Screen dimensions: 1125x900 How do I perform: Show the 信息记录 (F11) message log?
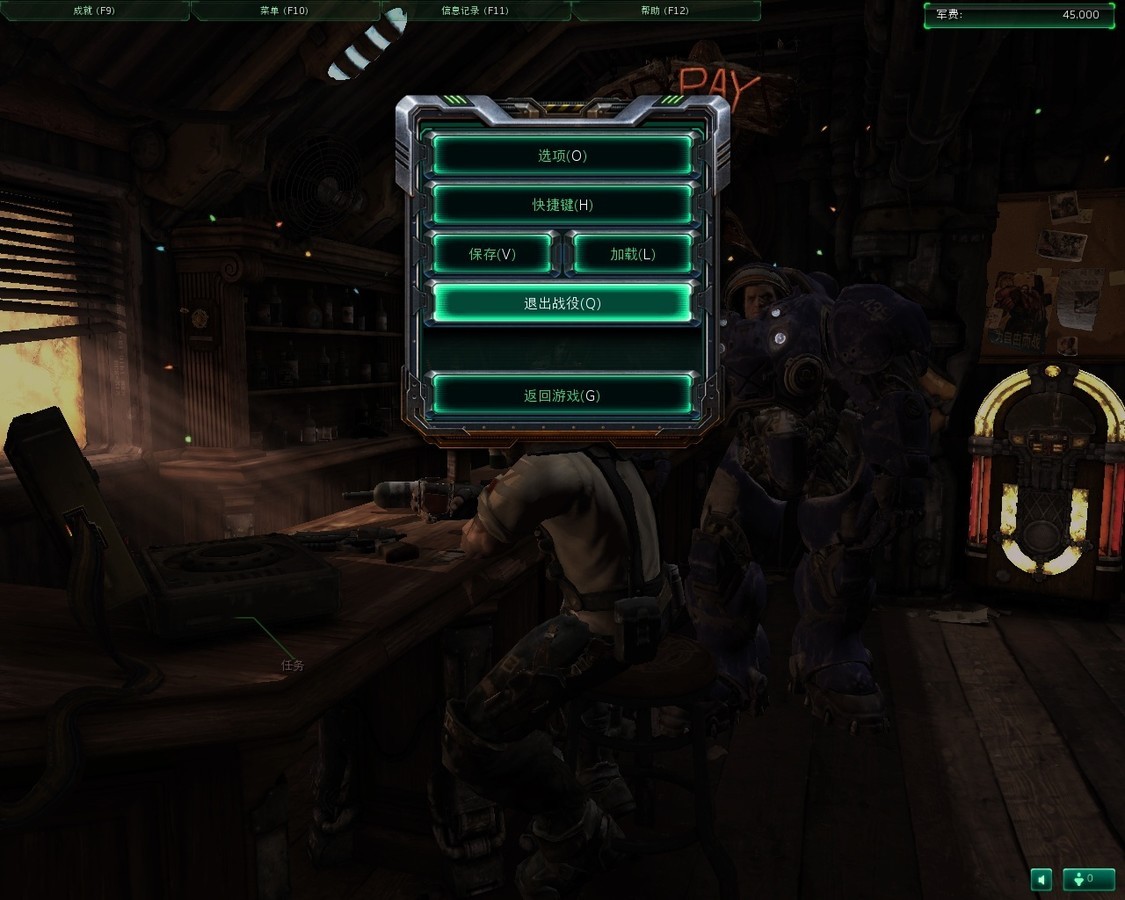click(475, 11)
